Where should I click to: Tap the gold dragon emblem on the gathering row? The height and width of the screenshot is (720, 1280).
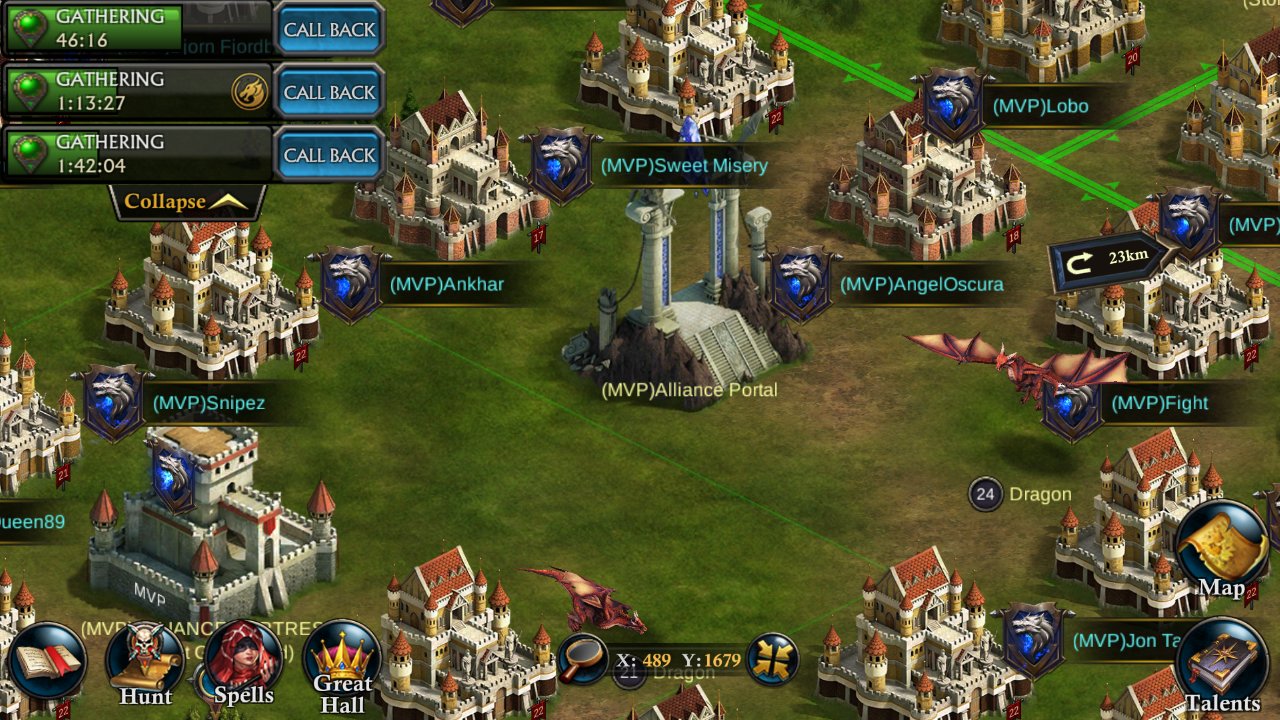249,92
